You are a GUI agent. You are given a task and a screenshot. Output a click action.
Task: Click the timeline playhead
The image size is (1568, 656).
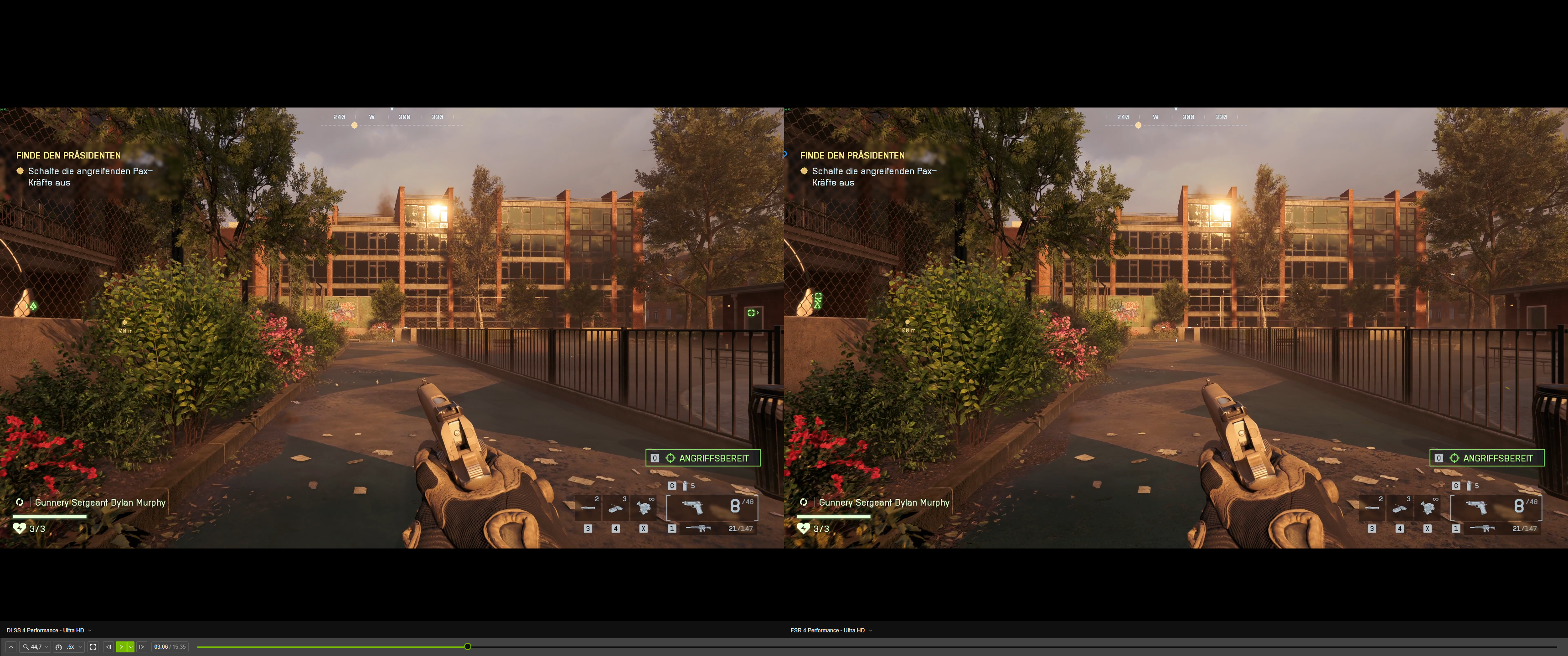(x=468, y=646)
